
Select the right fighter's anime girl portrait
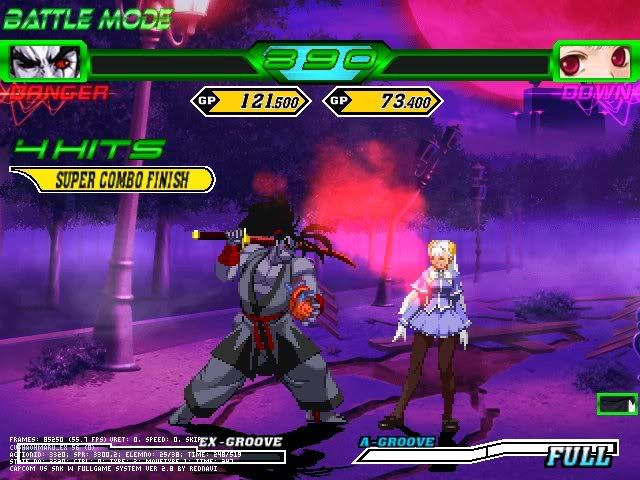(592, 63)
